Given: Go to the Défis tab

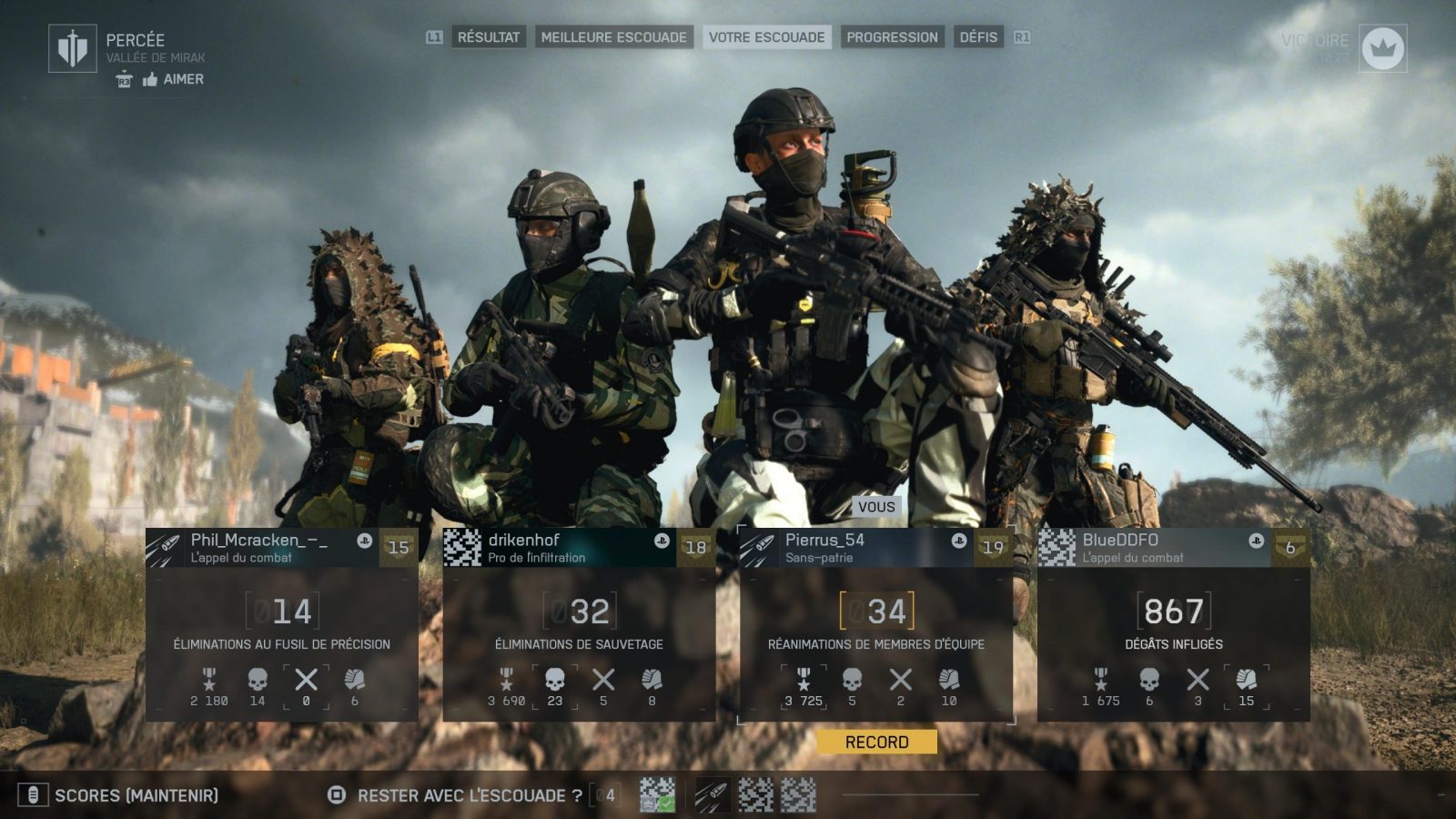Looking at the screenshot, I should 978,37.
